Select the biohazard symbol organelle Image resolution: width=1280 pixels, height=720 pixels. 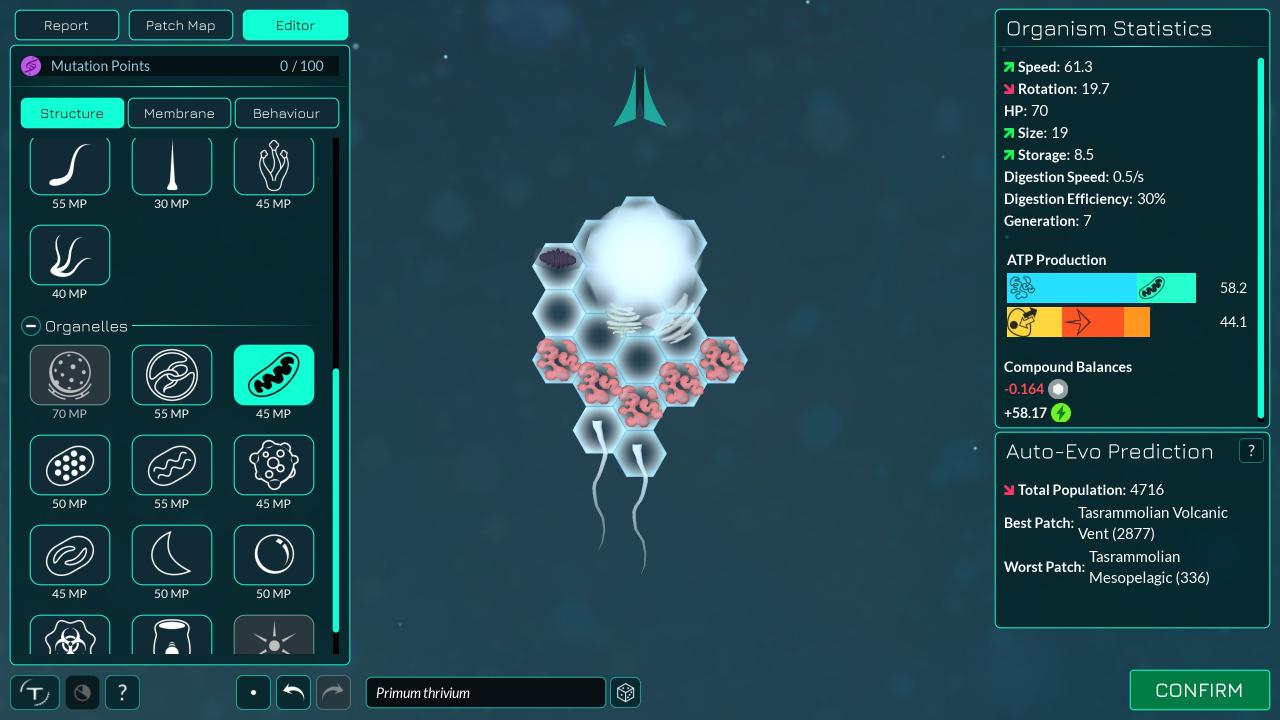pyautogui.click(x=70, y=636)
